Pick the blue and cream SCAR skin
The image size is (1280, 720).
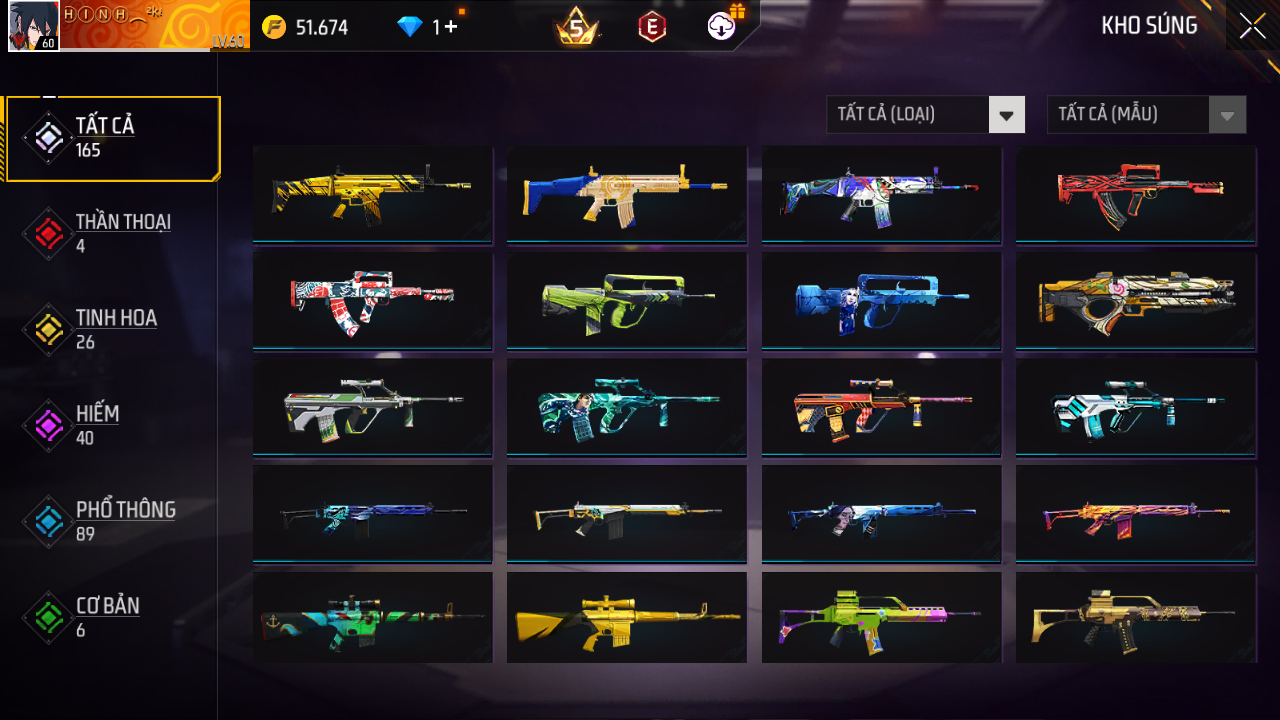coord(626,193)
